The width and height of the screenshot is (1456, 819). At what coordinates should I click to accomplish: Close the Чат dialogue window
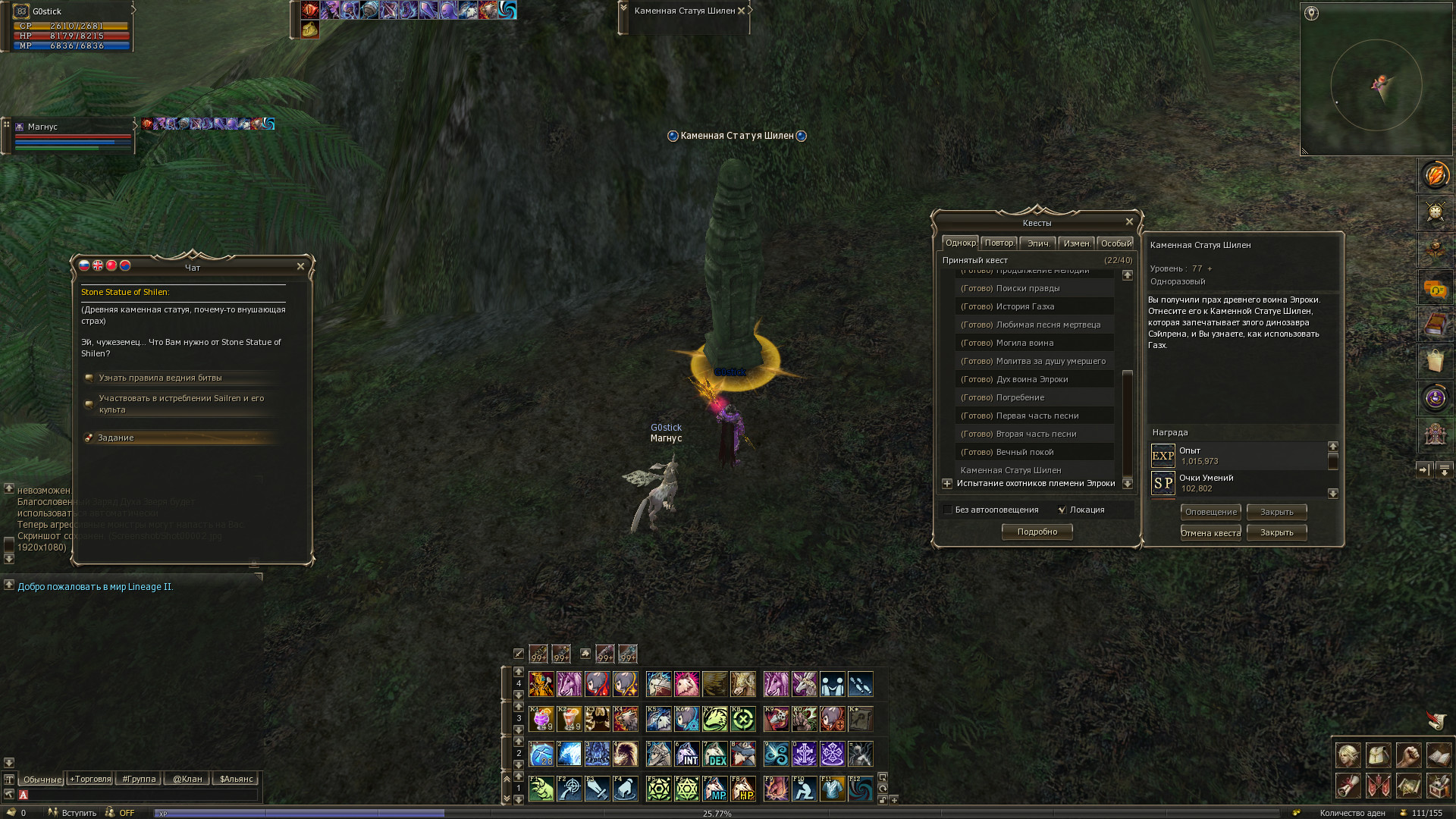coord(300,266)
